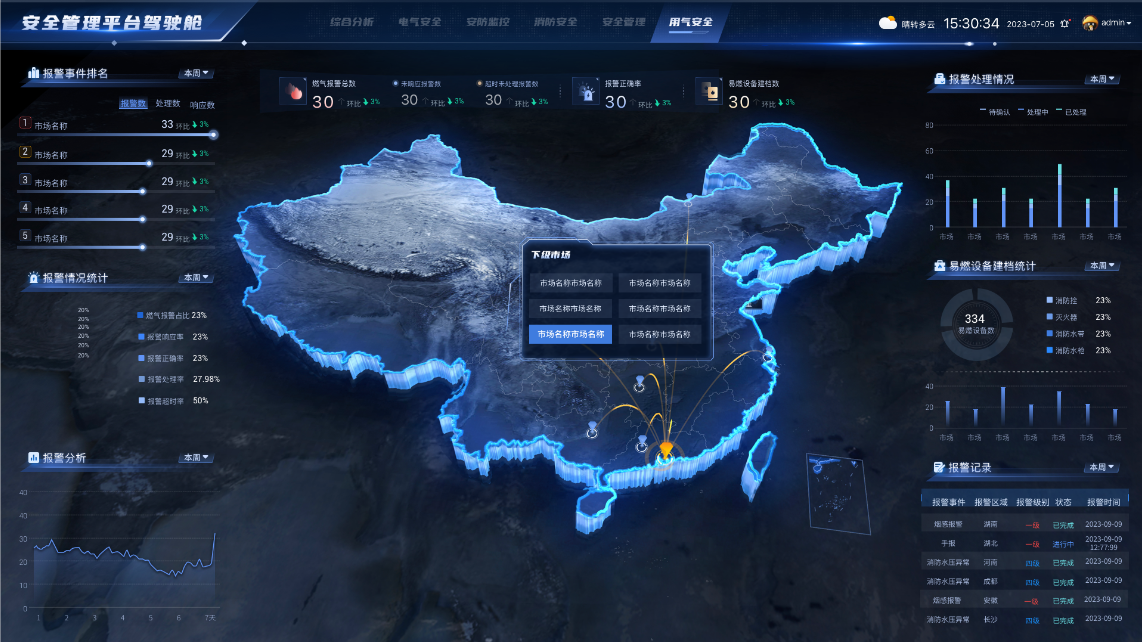The image size is (1142, 642).
Task: Show the 安全管理 tab
Action: [x=624, y=21]
